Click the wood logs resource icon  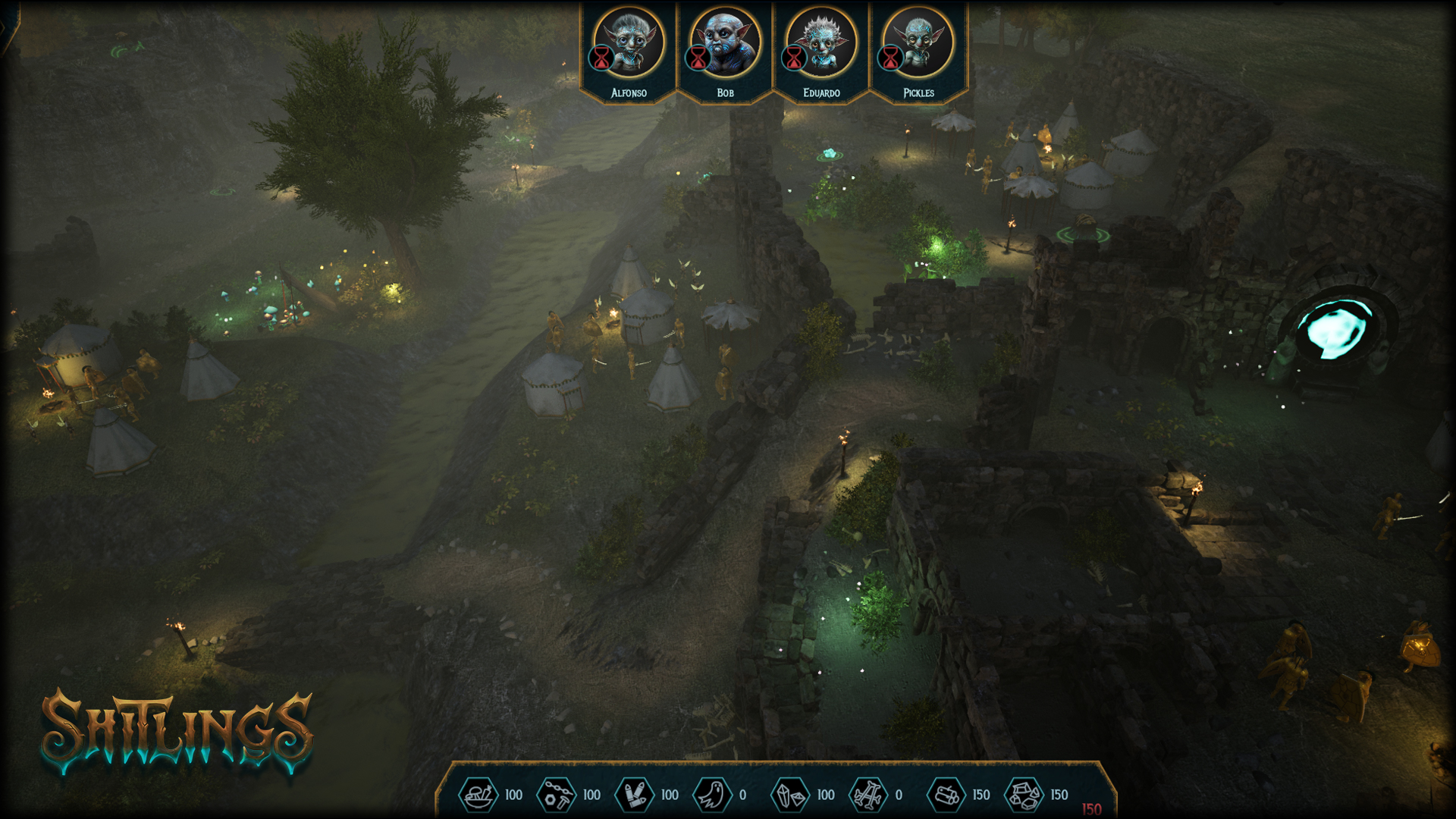(946, 795)
